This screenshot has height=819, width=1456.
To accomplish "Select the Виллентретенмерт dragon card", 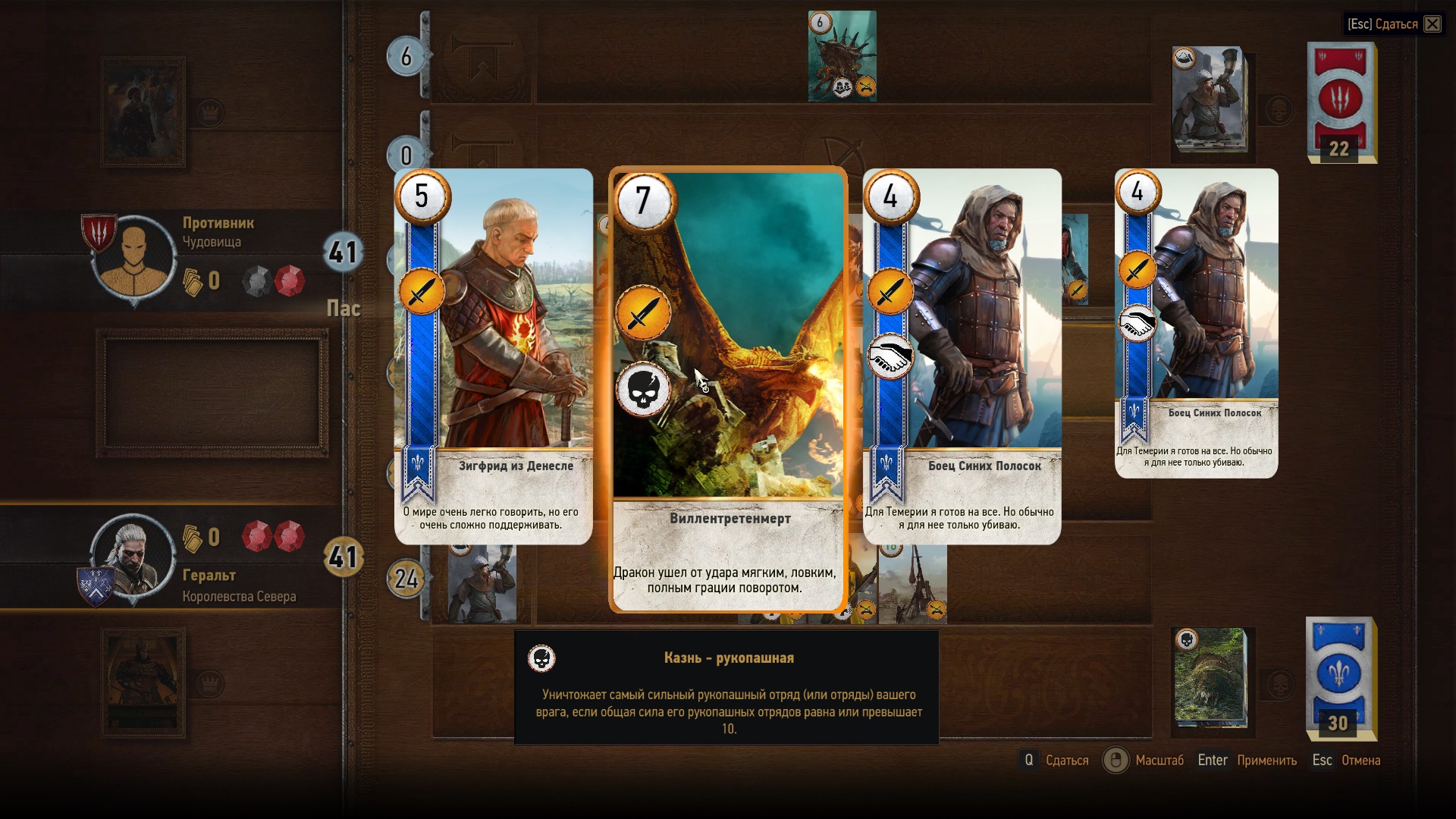I will tap(727, 388).
